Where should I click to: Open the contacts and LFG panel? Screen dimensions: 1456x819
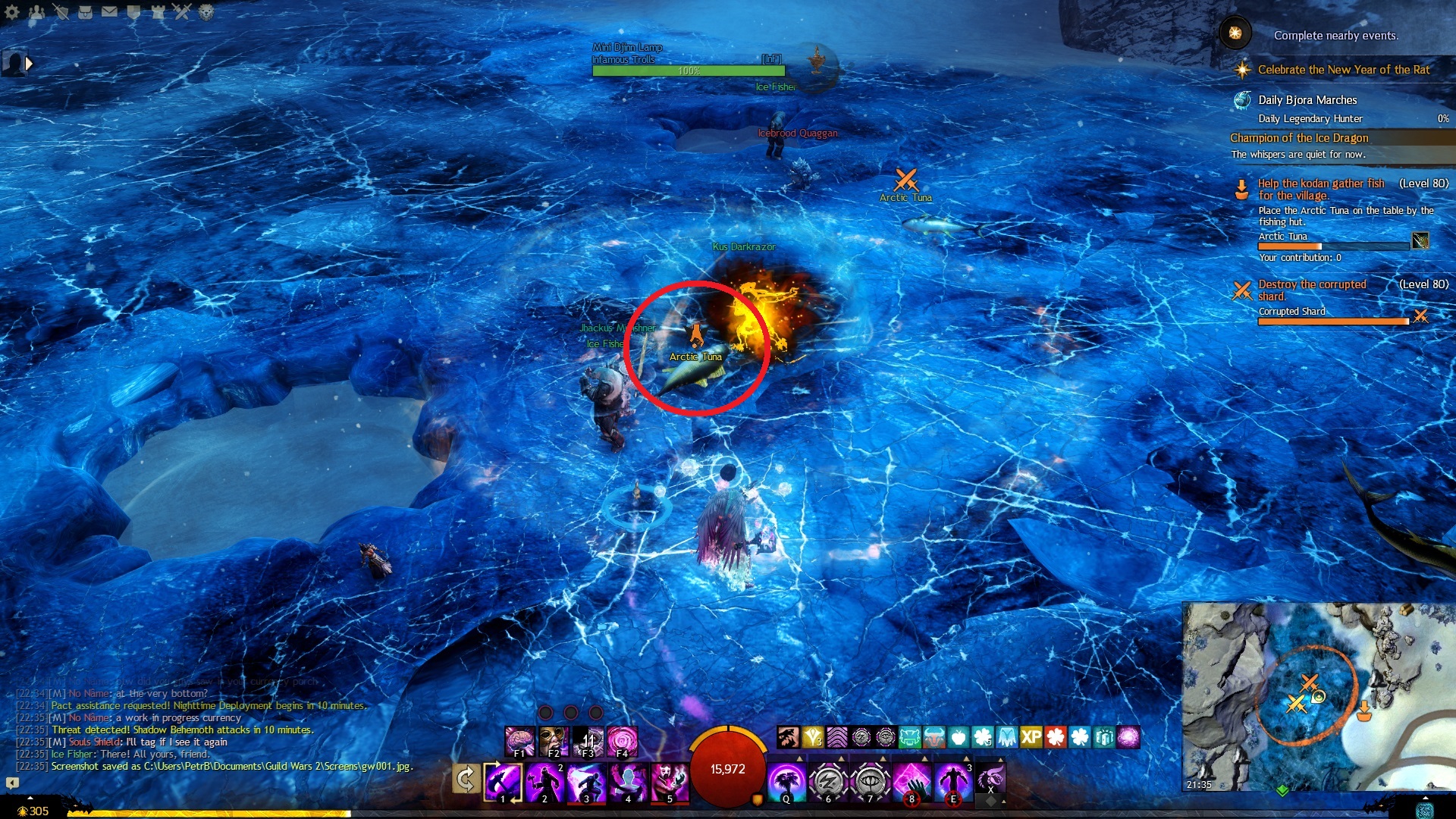(x=36, y=11)
